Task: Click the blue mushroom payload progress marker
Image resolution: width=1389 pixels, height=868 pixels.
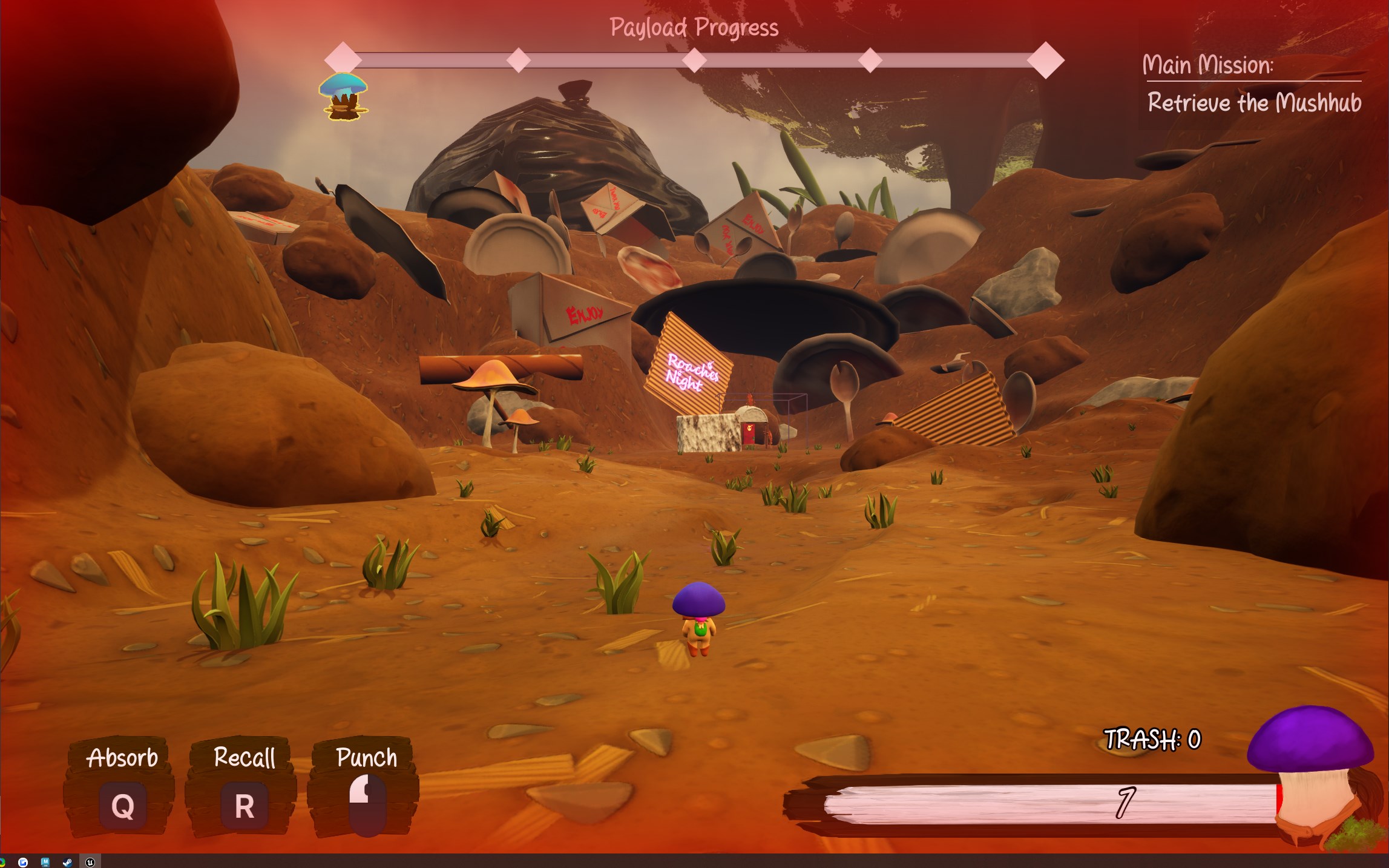Action: click(x=343, y=96)
